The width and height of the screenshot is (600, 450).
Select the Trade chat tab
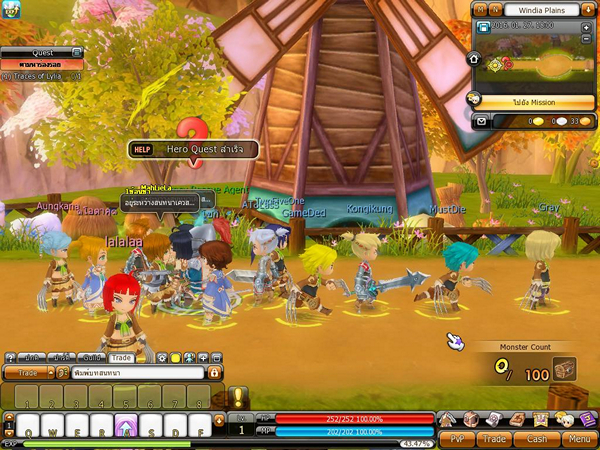122,357
